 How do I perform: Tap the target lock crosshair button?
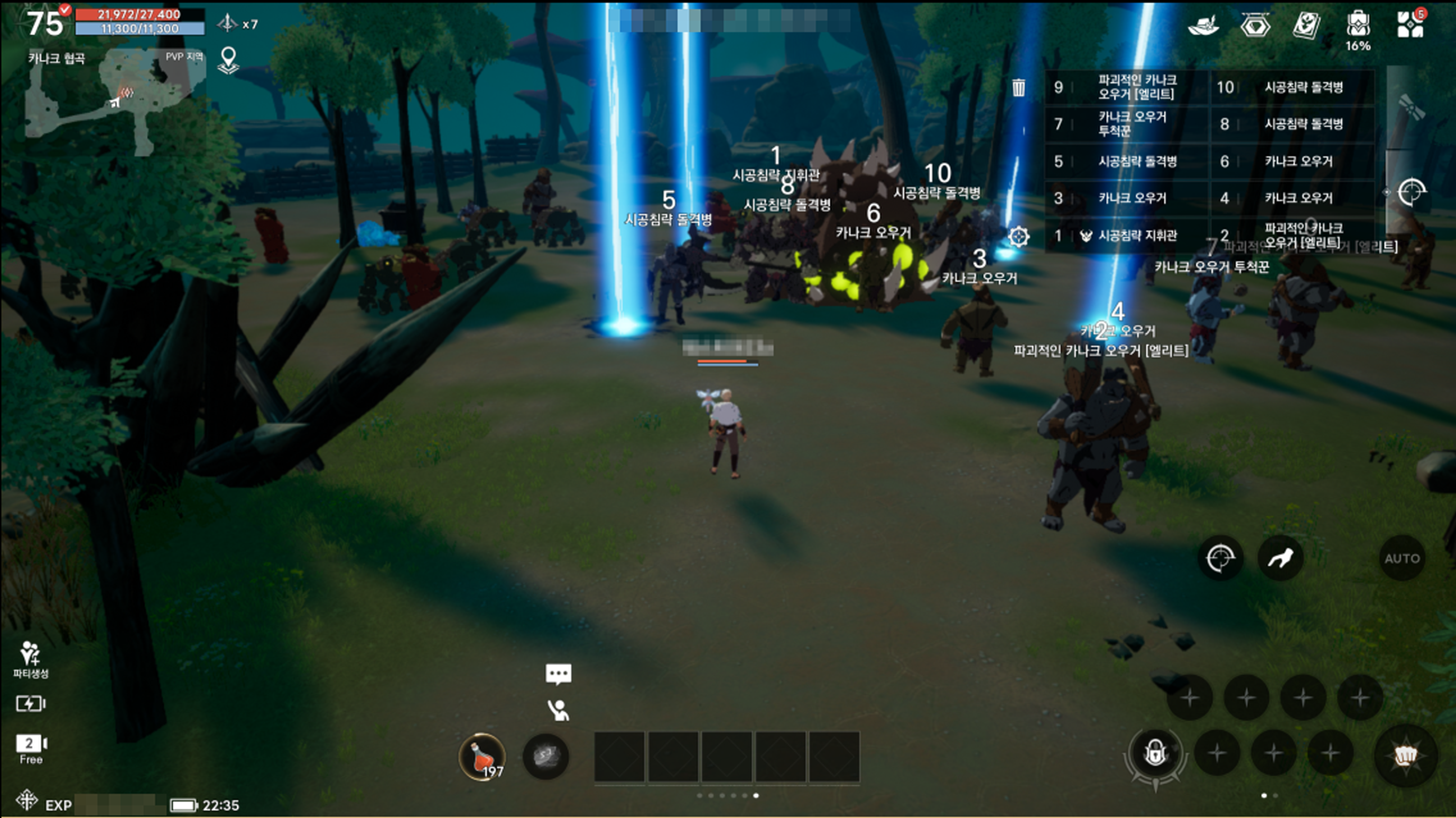[1220, 559]
